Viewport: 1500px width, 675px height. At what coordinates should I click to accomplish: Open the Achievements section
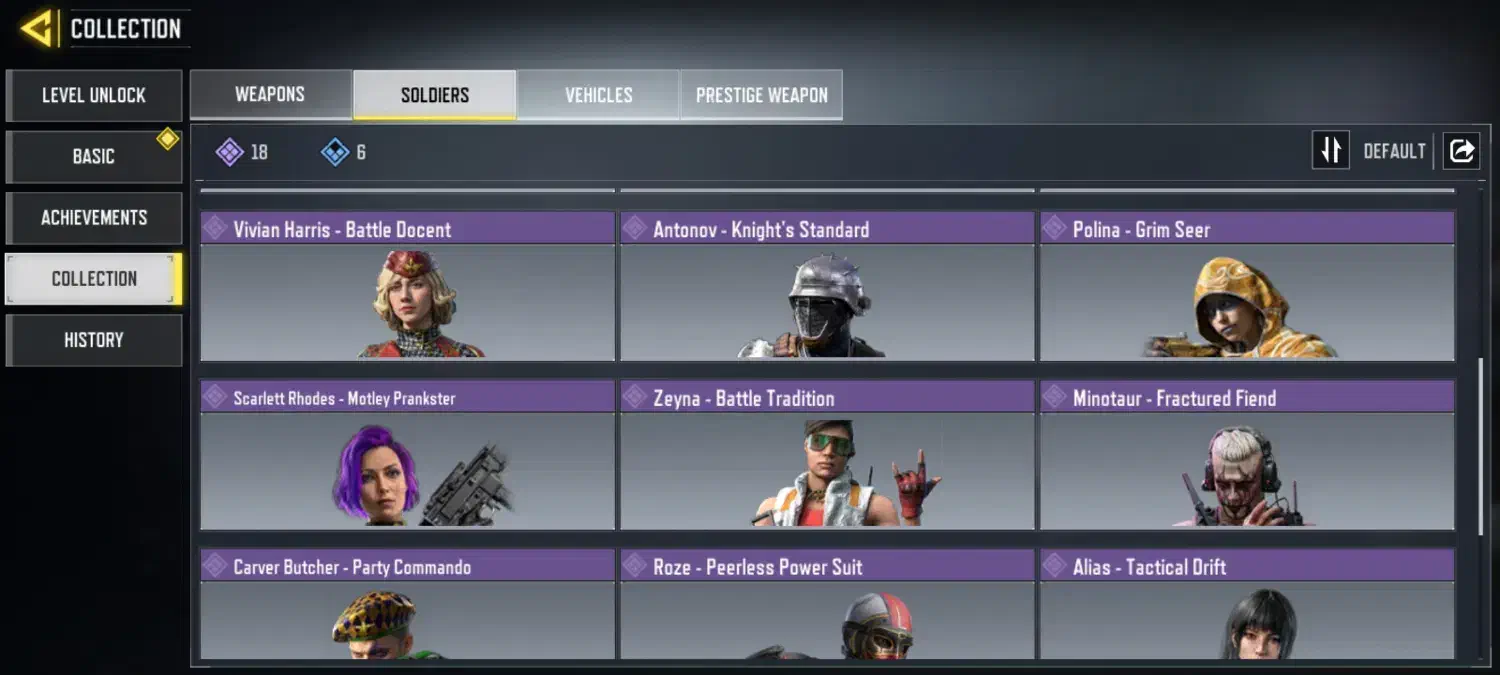coord(94,218)
